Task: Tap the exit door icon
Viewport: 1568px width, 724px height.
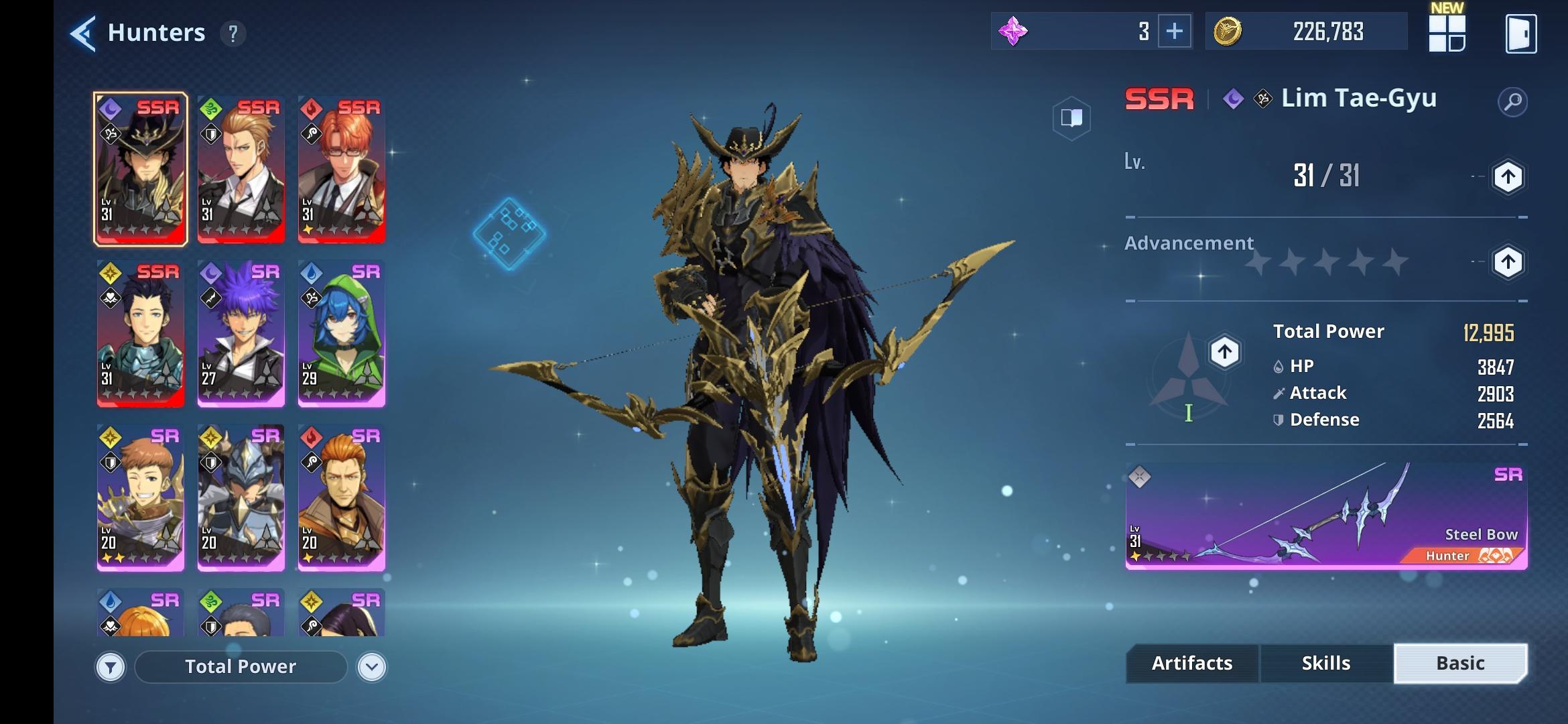Action: coord(1520,34)
